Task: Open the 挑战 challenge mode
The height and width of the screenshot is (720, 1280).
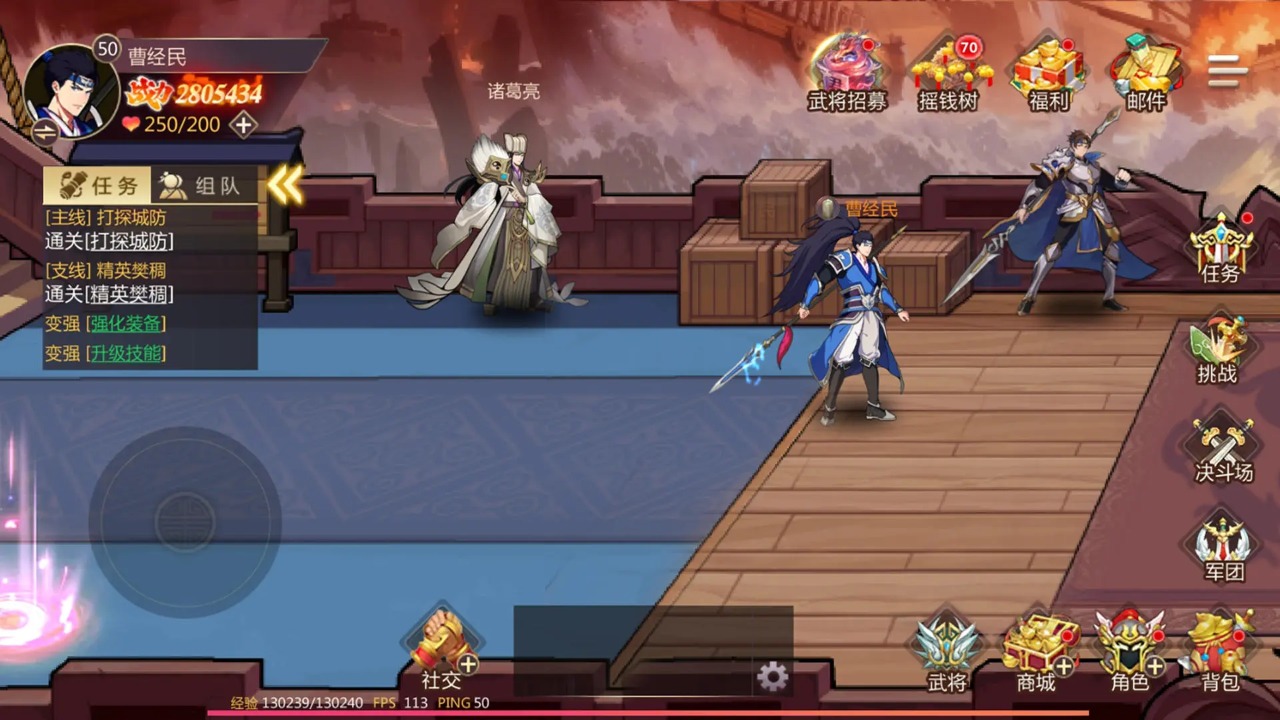Action: click(1217, 350)
